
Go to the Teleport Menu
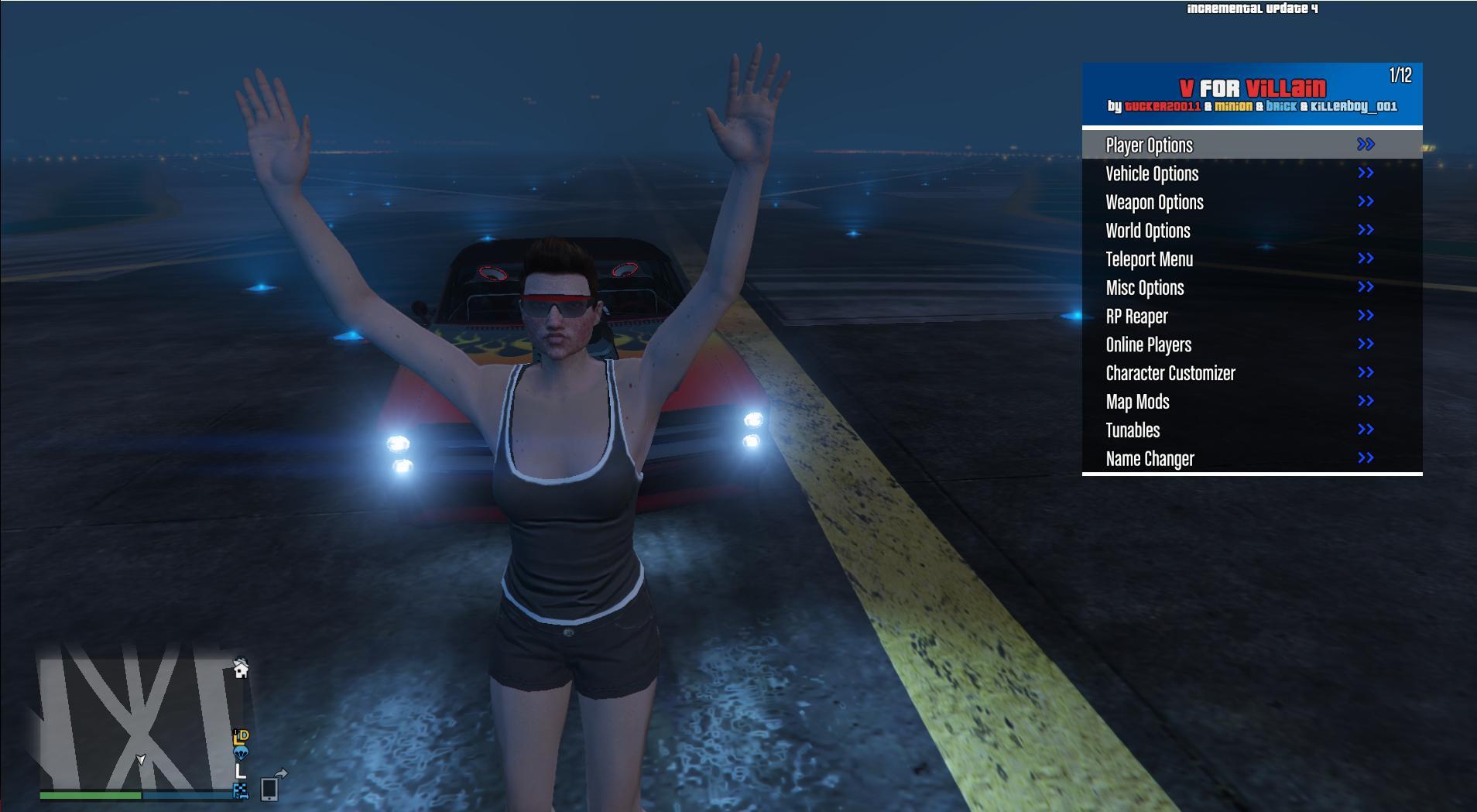click(1149, 259)
